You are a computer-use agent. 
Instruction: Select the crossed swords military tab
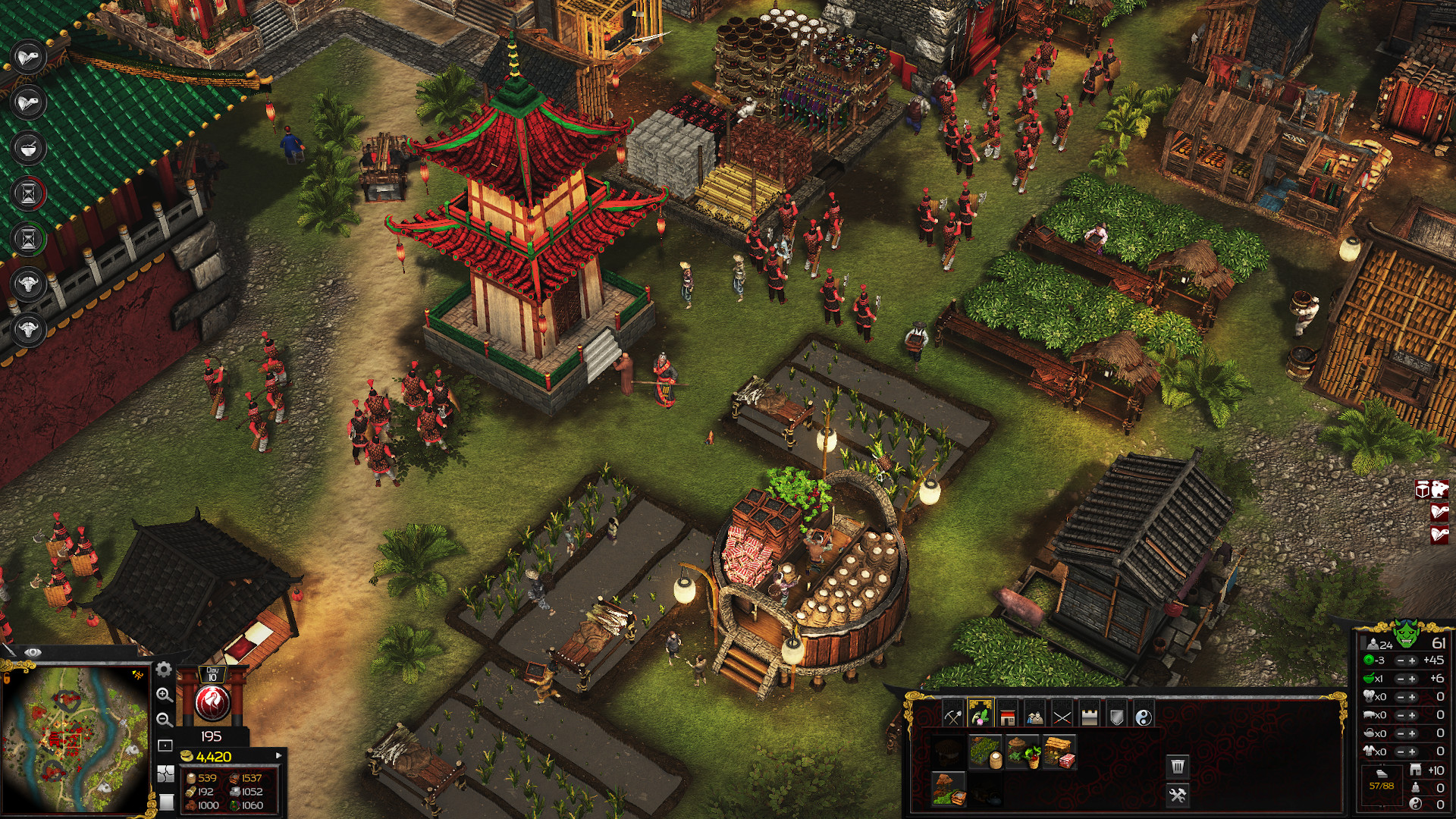[1062, 717]
